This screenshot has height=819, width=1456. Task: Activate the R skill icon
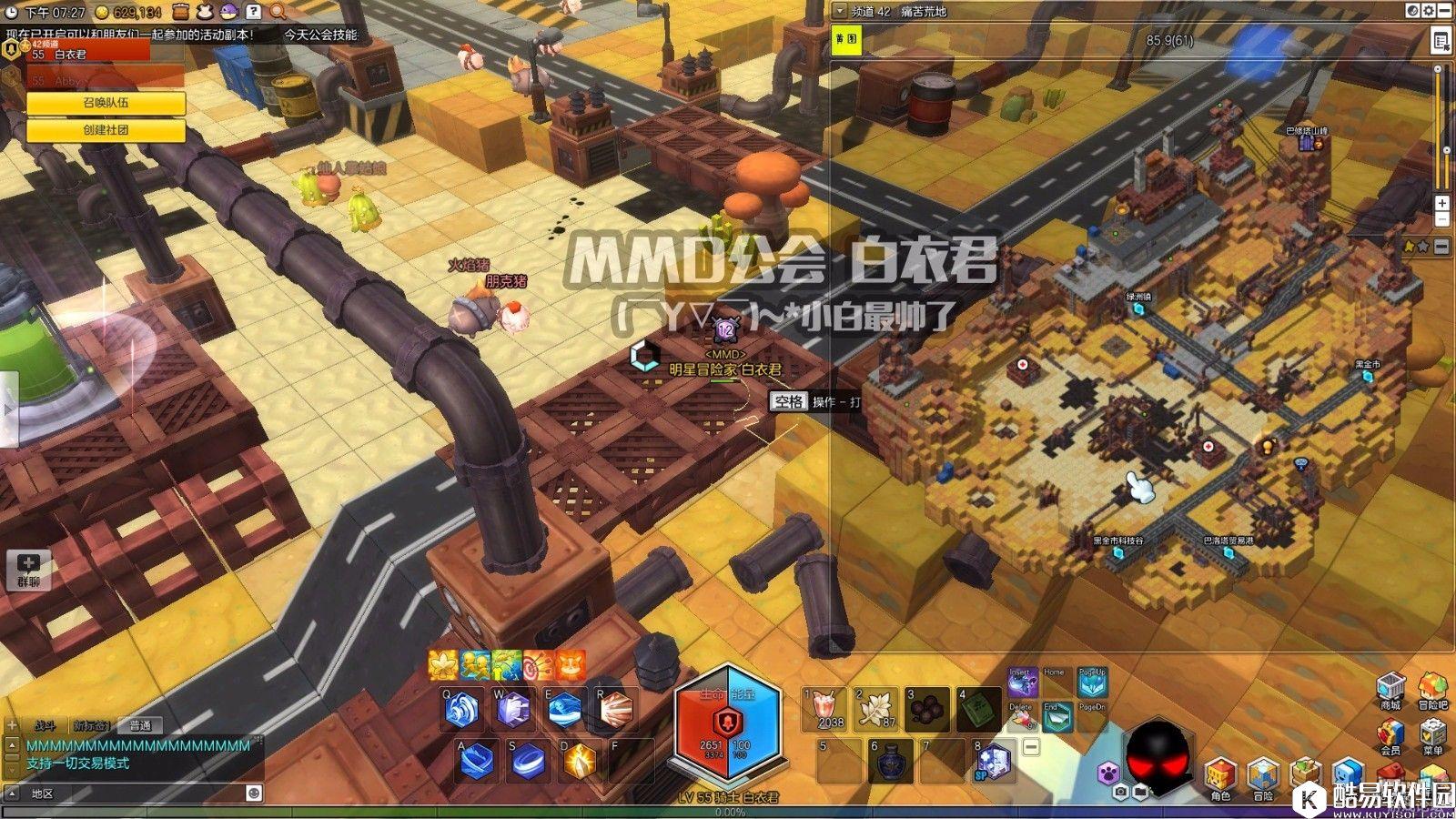click(x=615, y=710)
